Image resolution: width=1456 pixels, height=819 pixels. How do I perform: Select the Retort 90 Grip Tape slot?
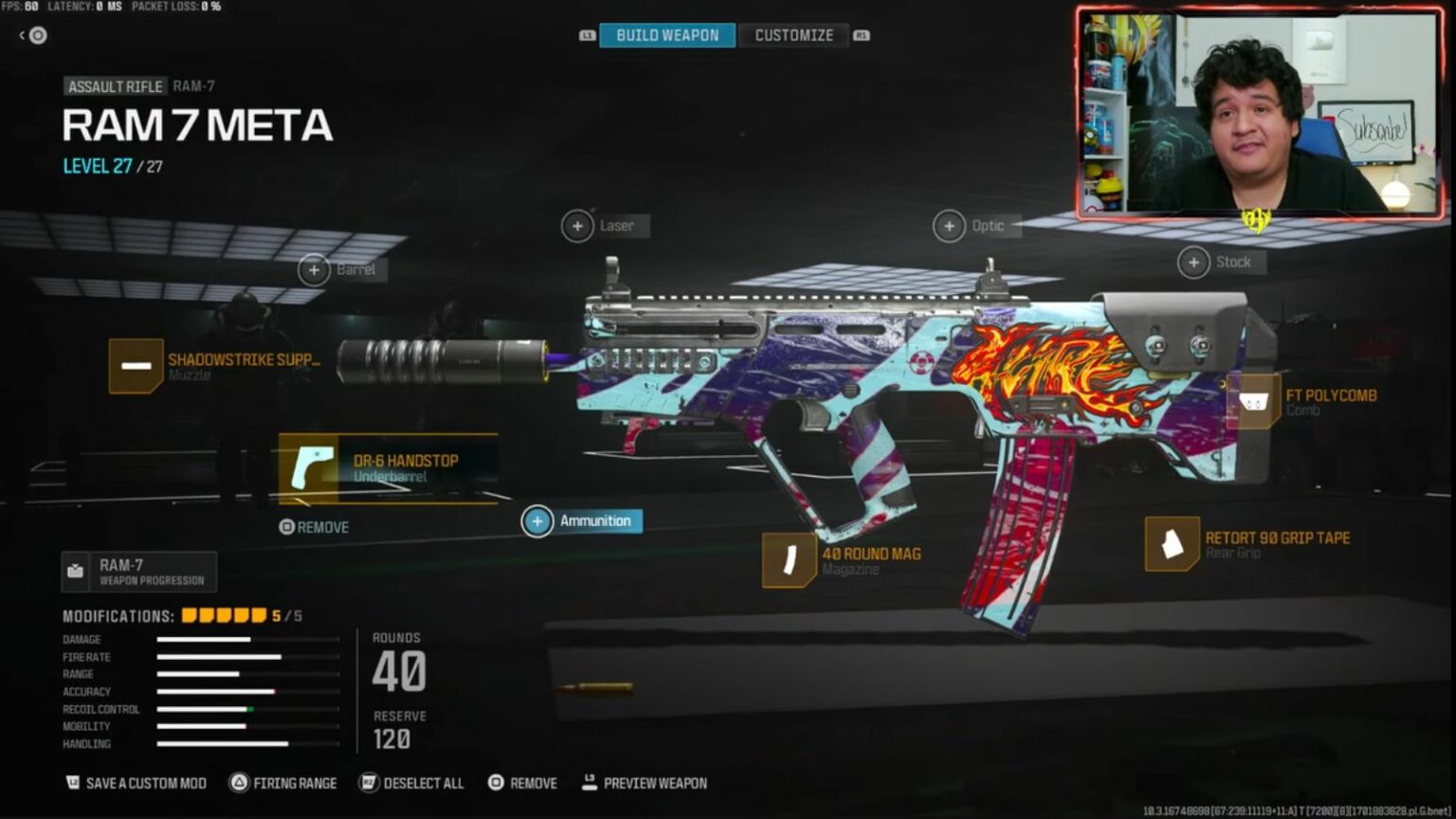point(1173,544)
